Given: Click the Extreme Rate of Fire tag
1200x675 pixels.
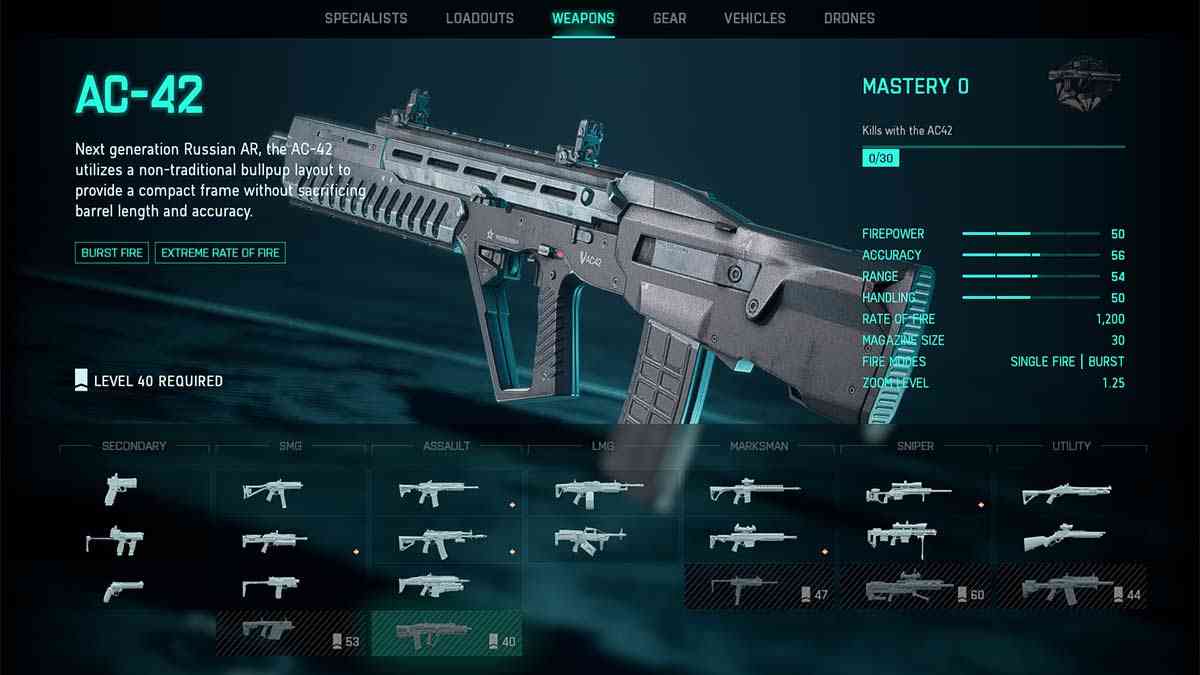Looking at the screenshot, I should (x=220, y=253).
